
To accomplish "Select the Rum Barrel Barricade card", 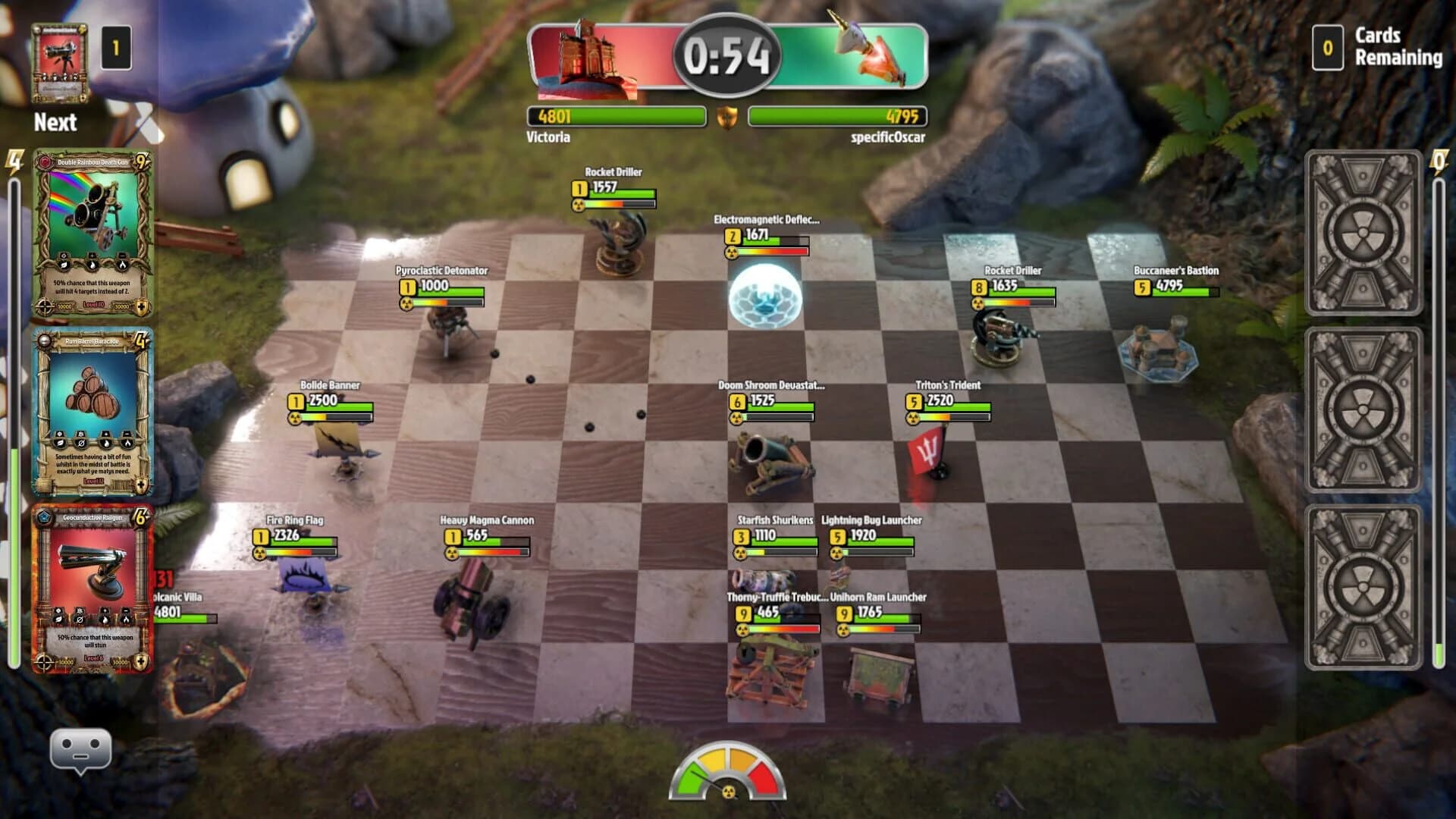I will point(91,409).
